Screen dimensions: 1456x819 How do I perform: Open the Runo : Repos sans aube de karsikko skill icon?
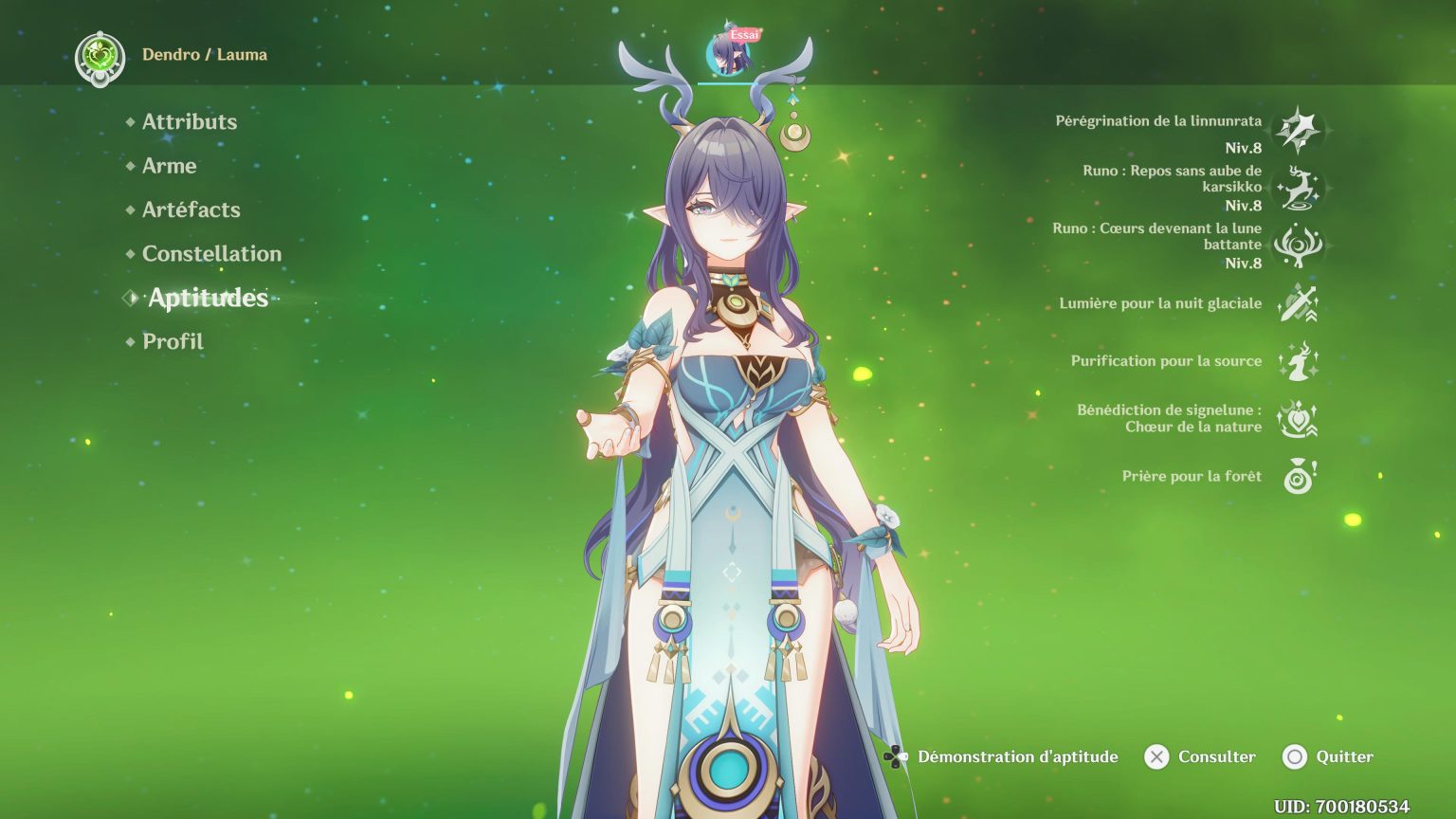click(1300, 188)
